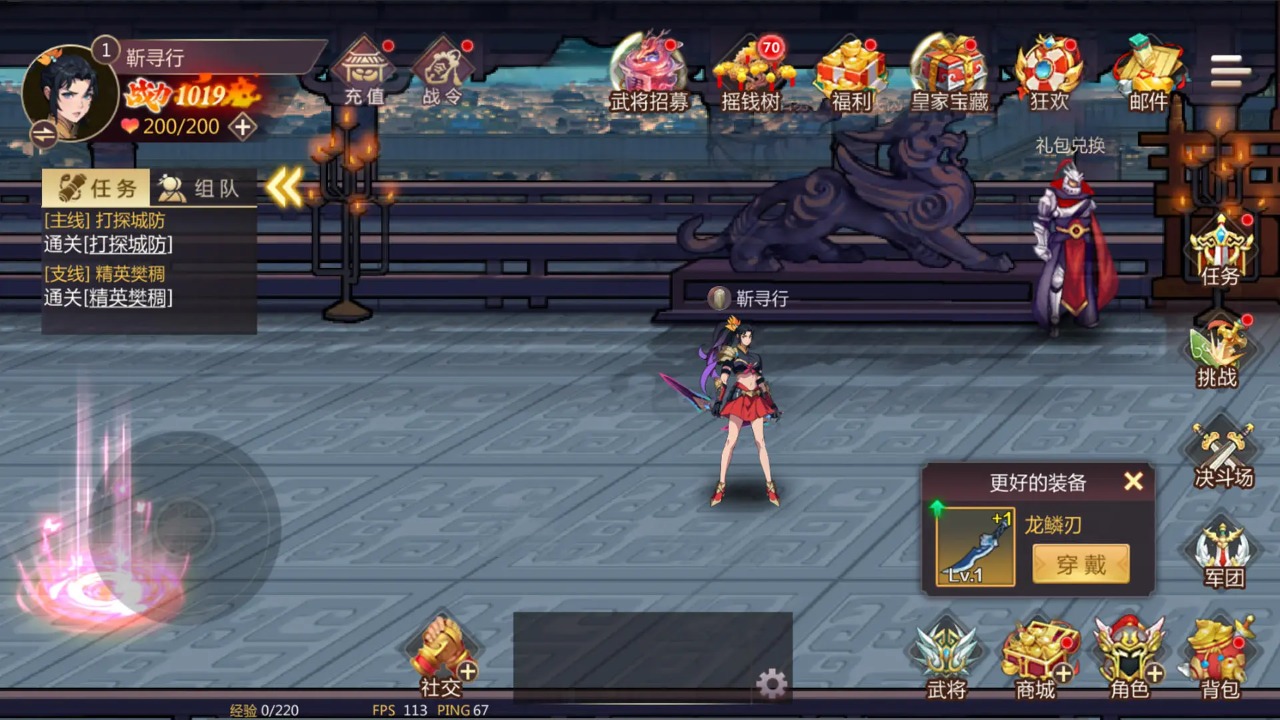Open the 背包 backpack
1280x720 pixels.
[x=1220, y=658]
